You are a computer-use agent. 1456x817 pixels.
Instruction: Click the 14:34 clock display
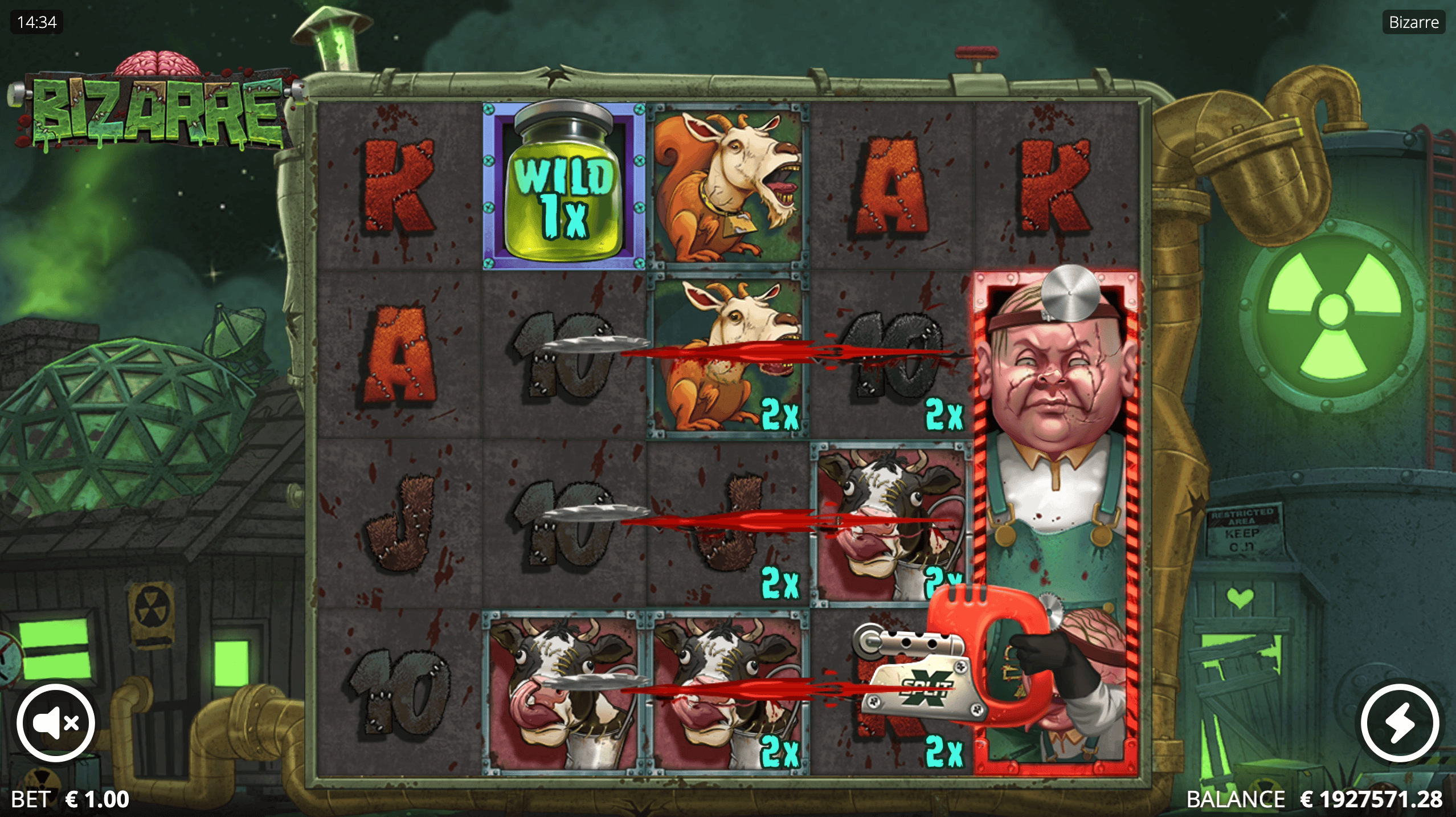pyautogui.click(x=36, y=23)
